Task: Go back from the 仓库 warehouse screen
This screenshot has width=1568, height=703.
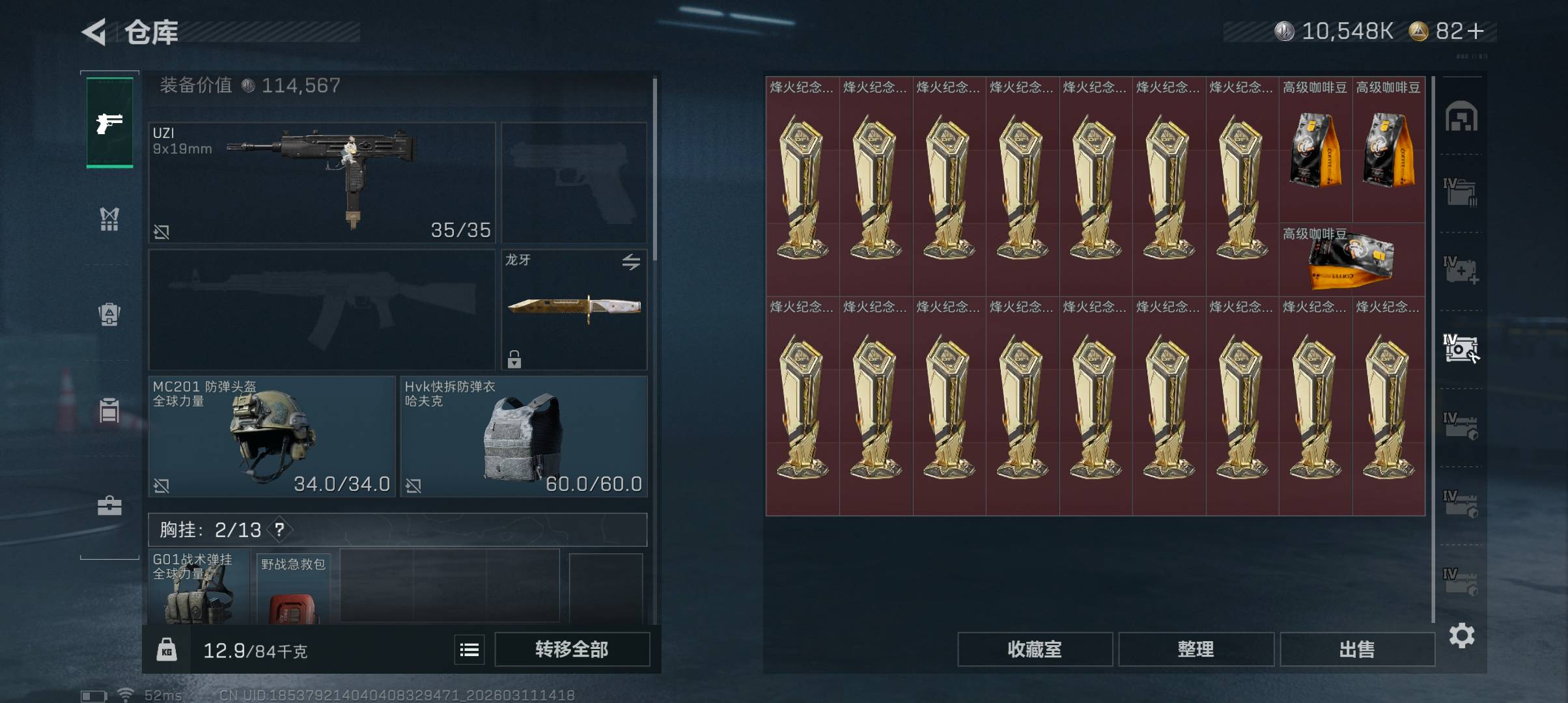Action: pos(95,32)
